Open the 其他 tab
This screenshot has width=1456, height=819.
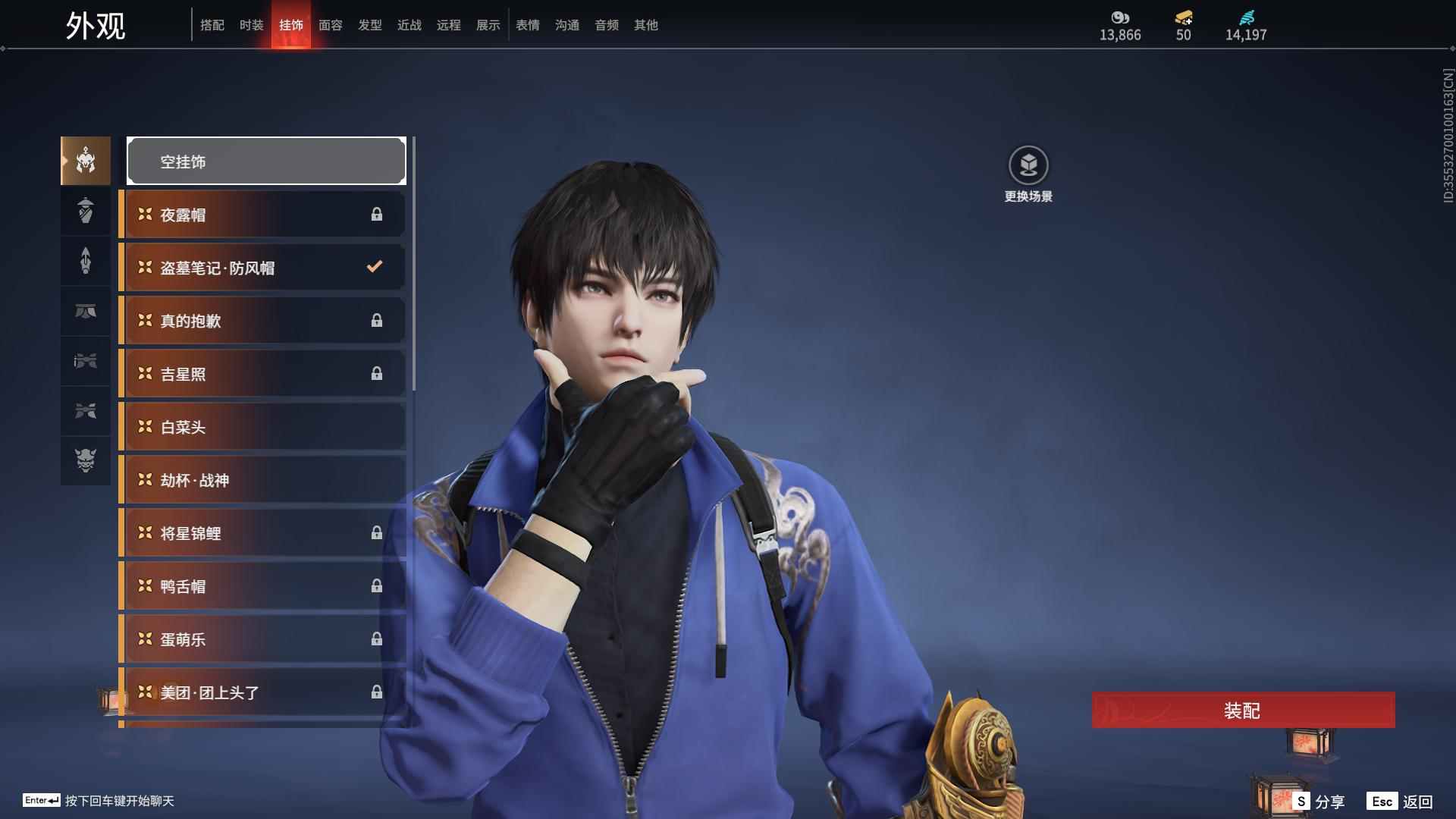tap(645, 25)
